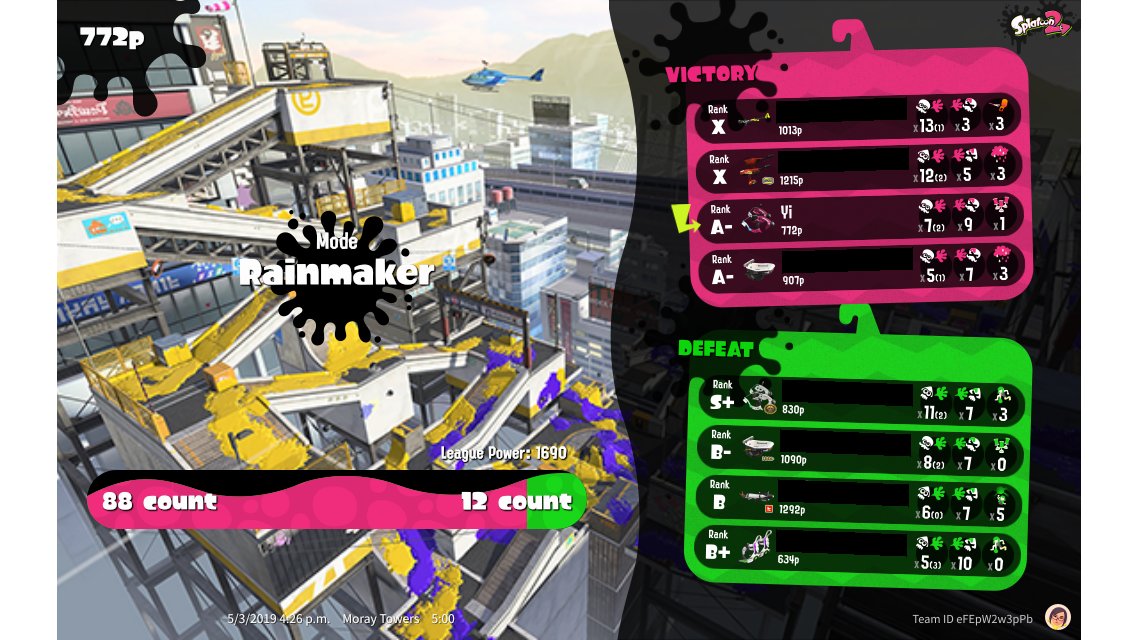1138x640 pixels.
Task: Select the Rank X player with 1013p
Action: (860, 117)
